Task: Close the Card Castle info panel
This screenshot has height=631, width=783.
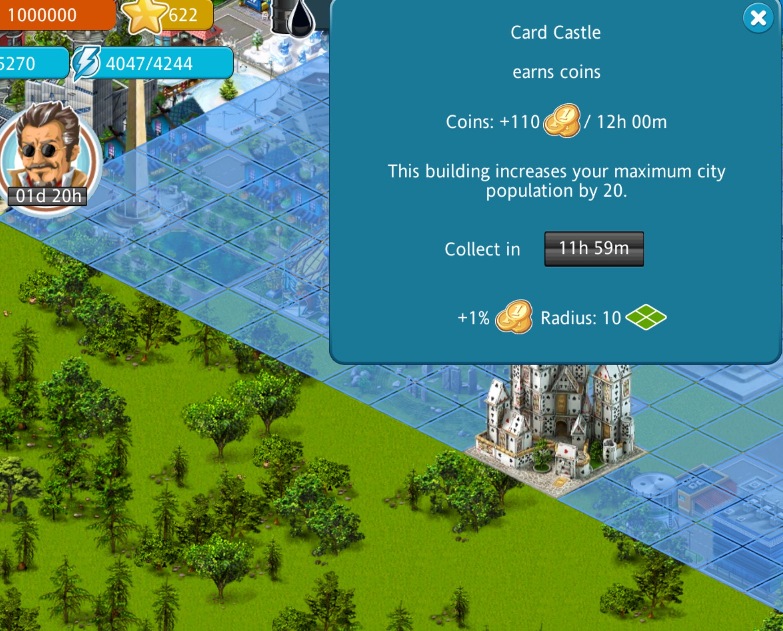Action: point(757,18)
